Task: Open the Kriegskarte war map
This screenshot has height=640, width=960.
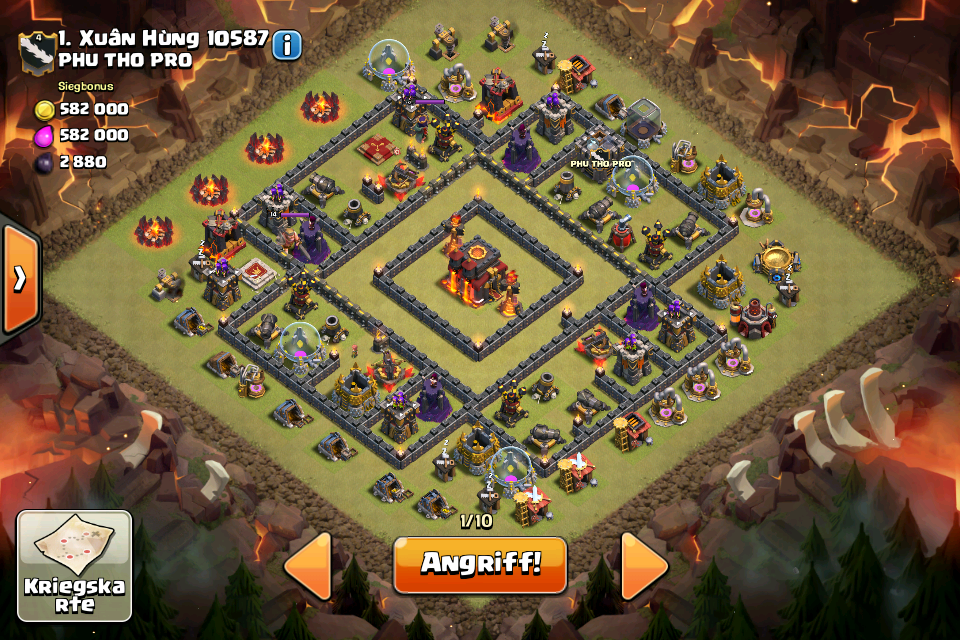Action: [75, 566]
